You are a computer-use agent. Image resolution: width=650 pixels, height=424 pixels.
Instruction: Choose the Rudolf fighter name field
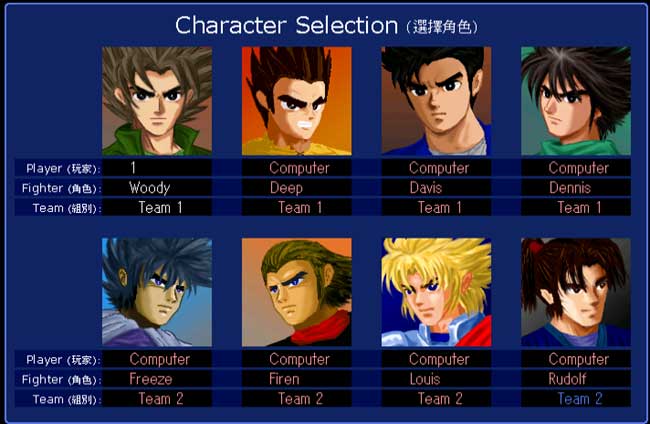pos(575,379)
